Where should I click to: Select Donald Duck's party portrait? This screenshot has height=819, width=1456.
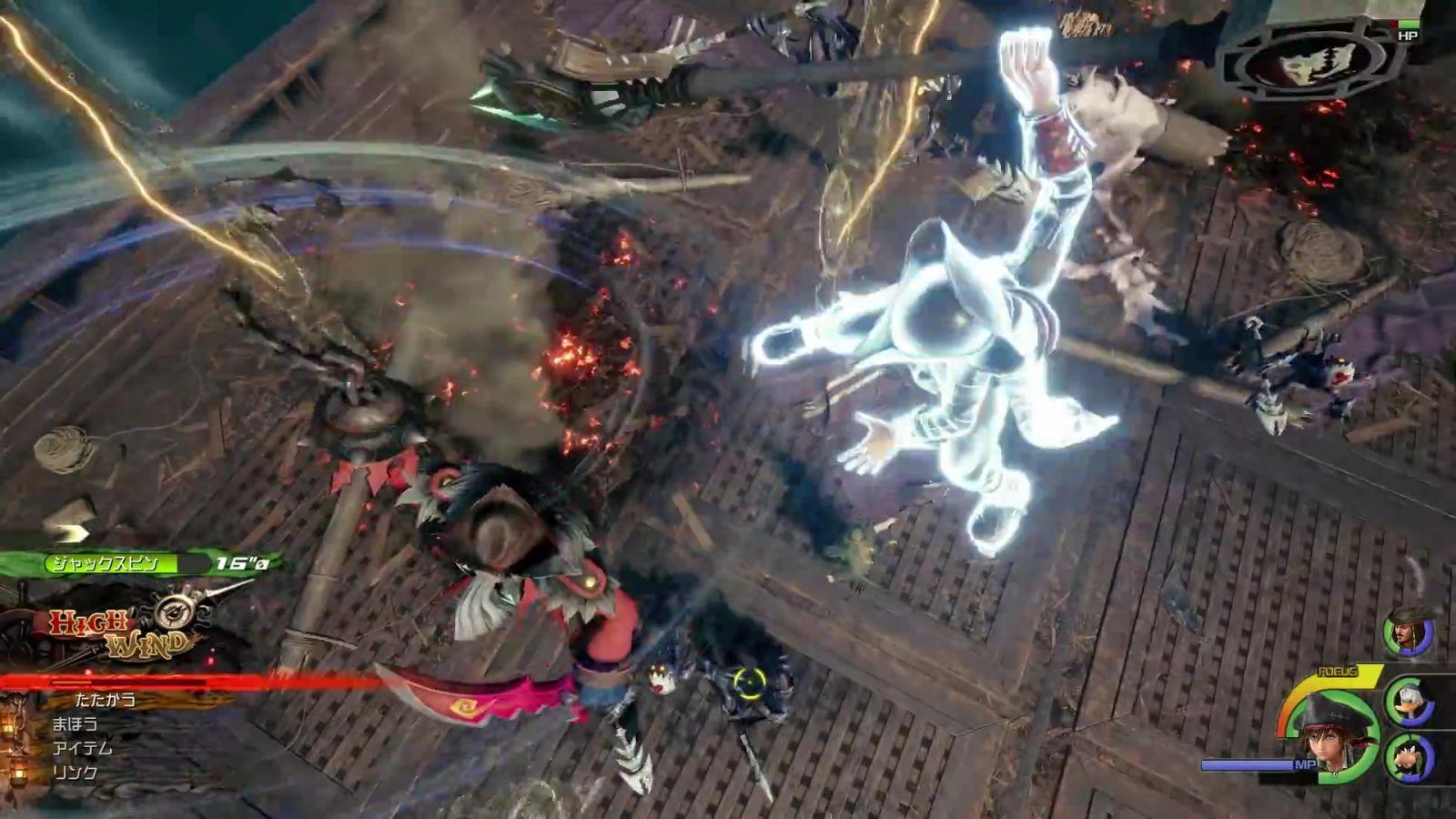tap(1410, 703)
